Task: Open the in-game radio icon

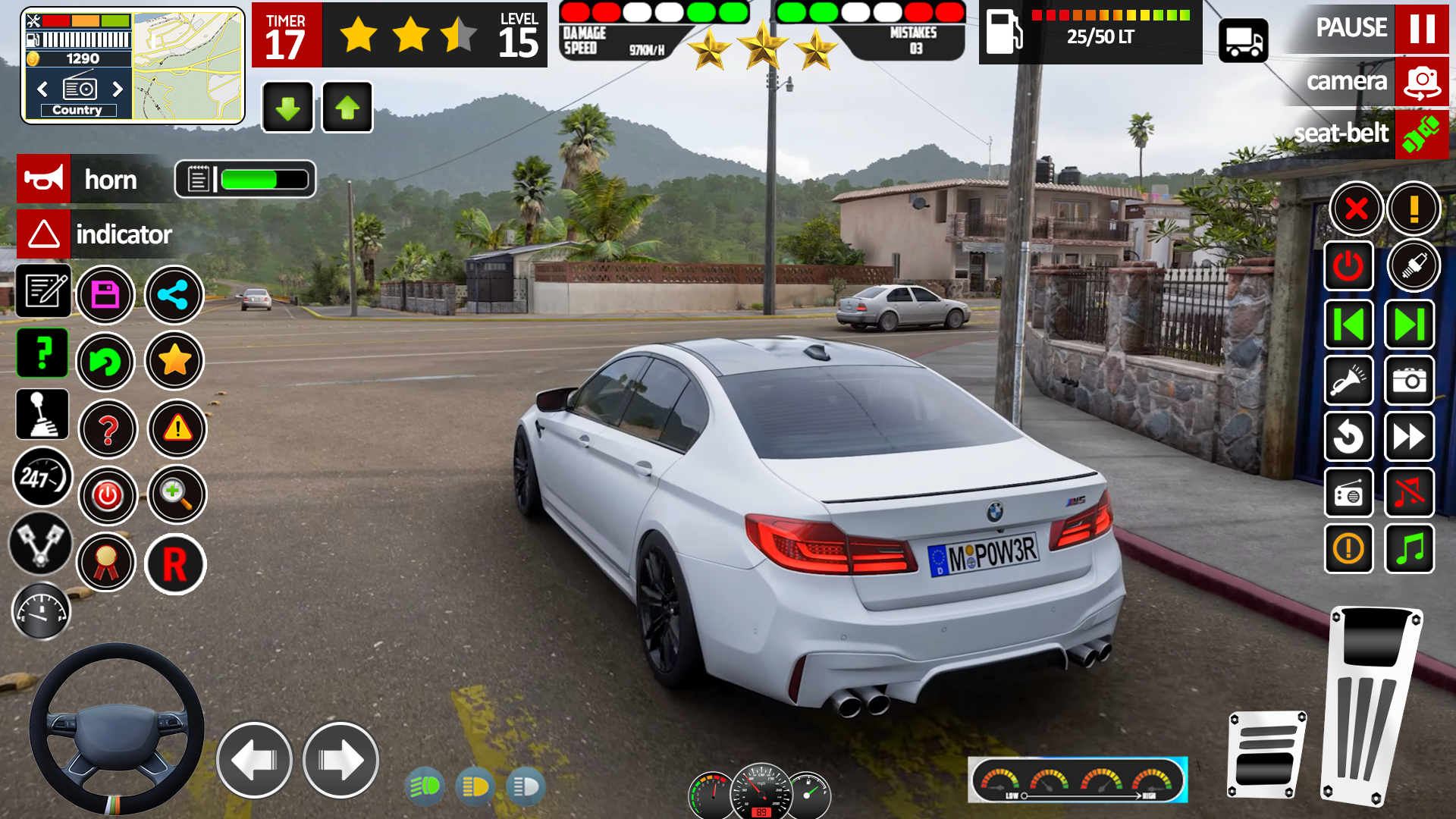Action: pos(1350,494)
